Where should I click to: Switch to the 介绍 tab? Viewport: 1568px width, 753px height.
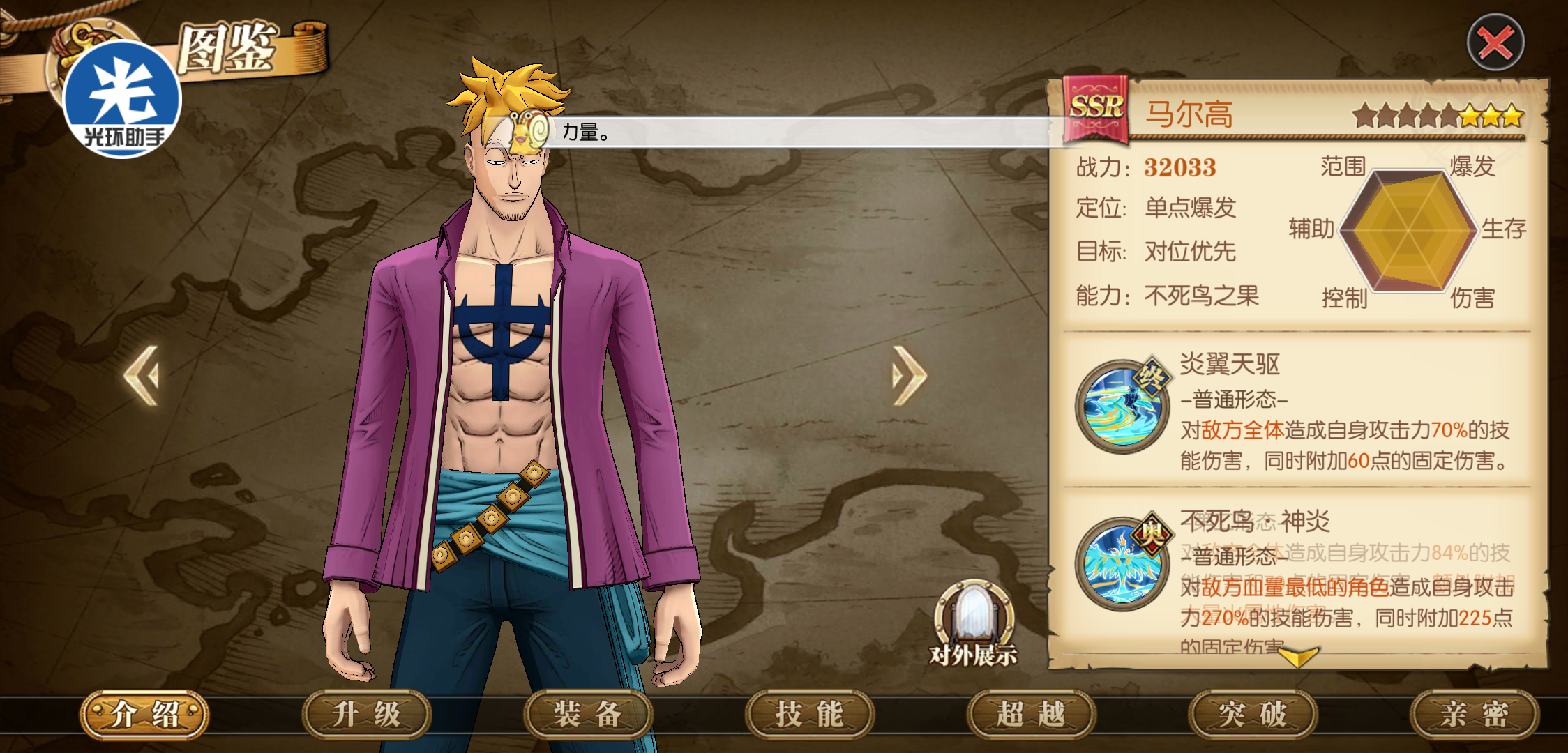pos(144,715)
